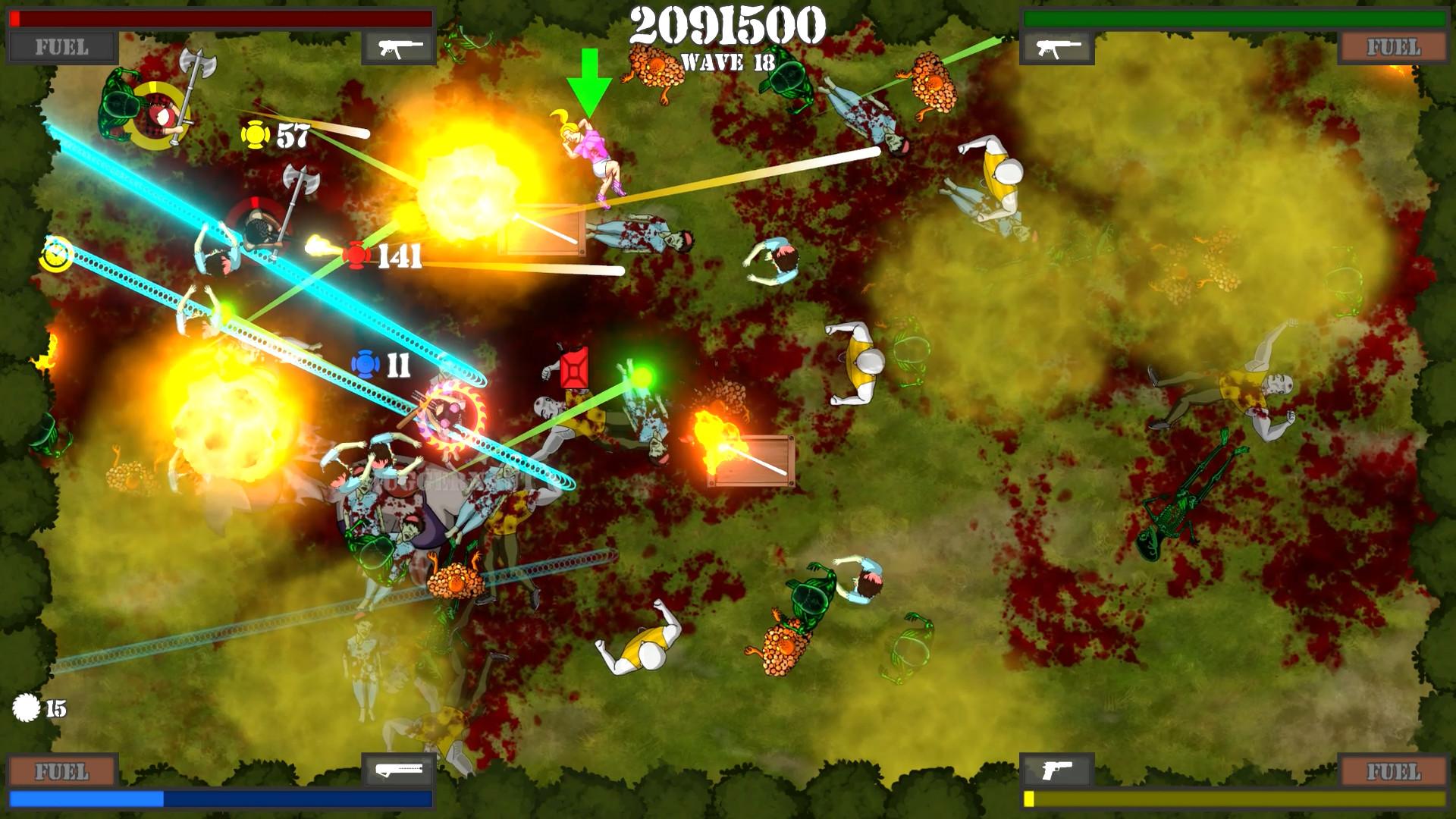1456x819 pixels.
Task: Click the FUEL indicator above the yellow bar
Action: click(1393, 771)
